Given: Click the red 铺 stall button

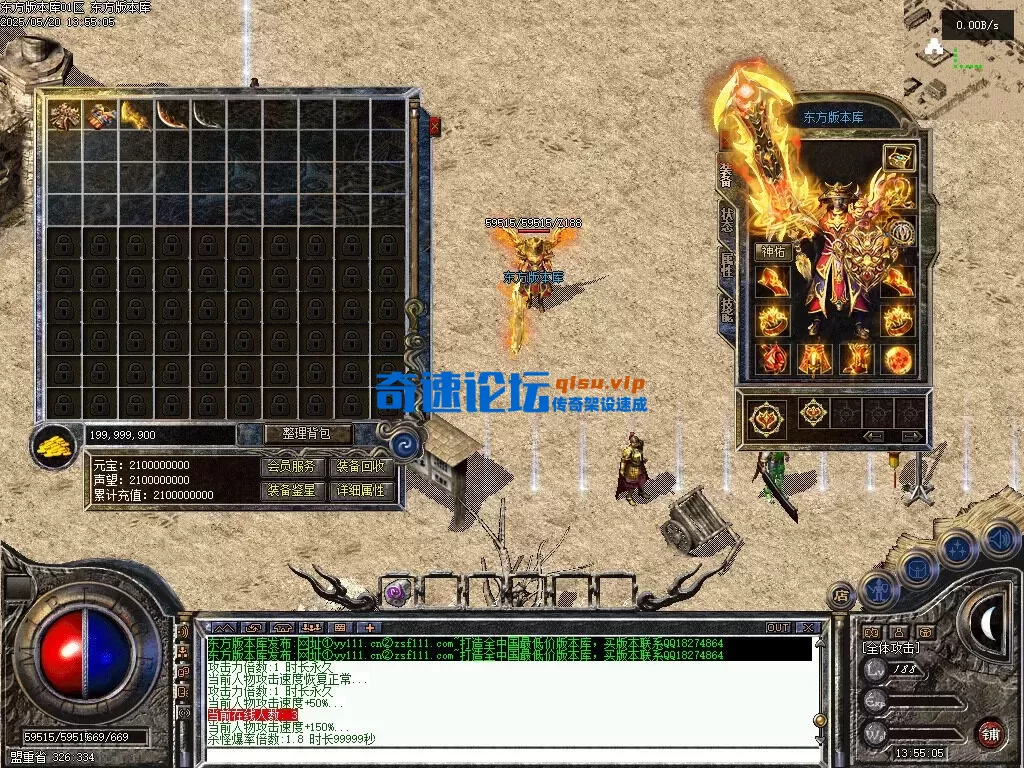Looking at the screenshot, I should (990, 732).
